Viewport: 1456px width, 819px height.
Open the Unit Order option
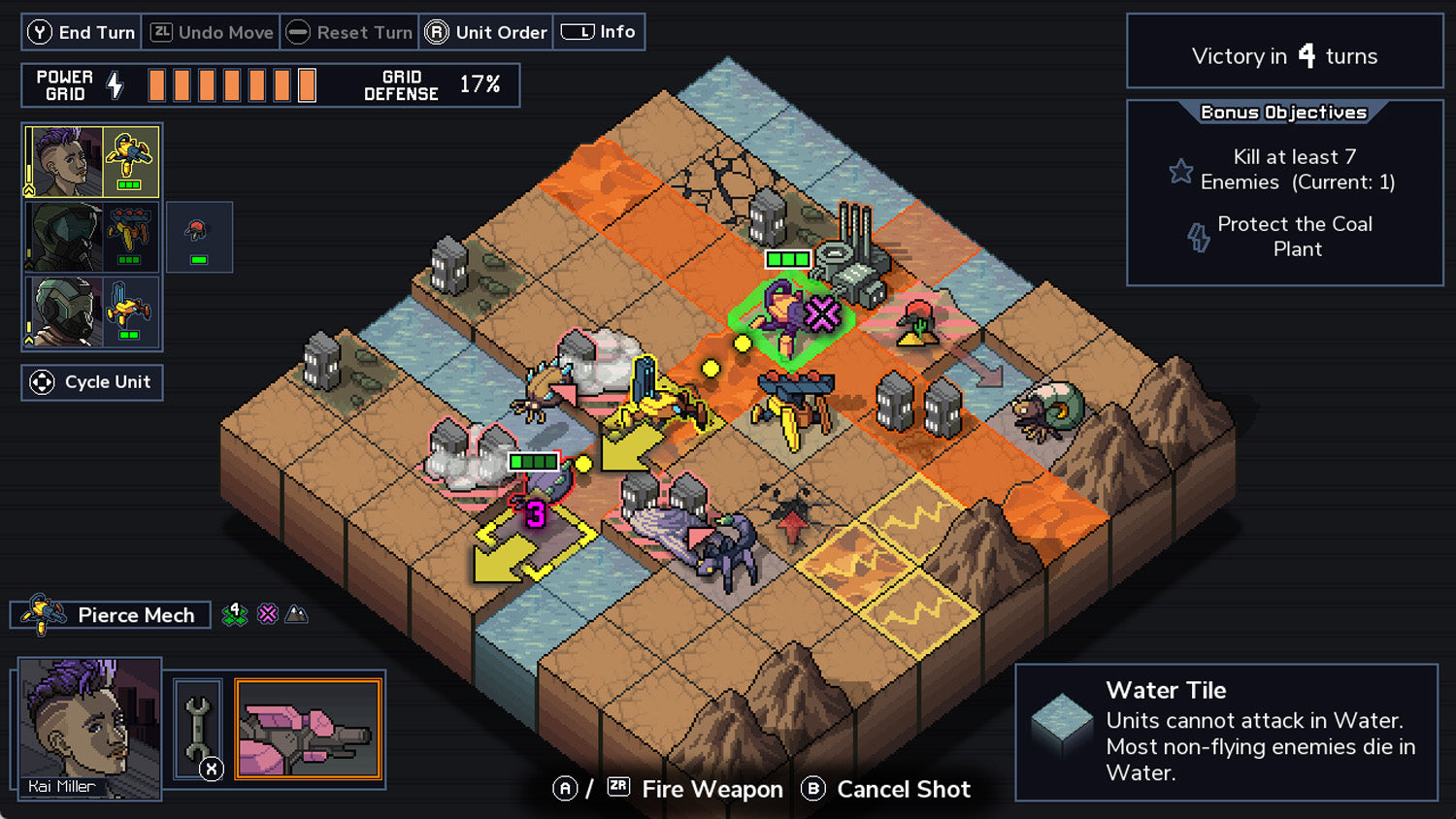coord(486,31)
